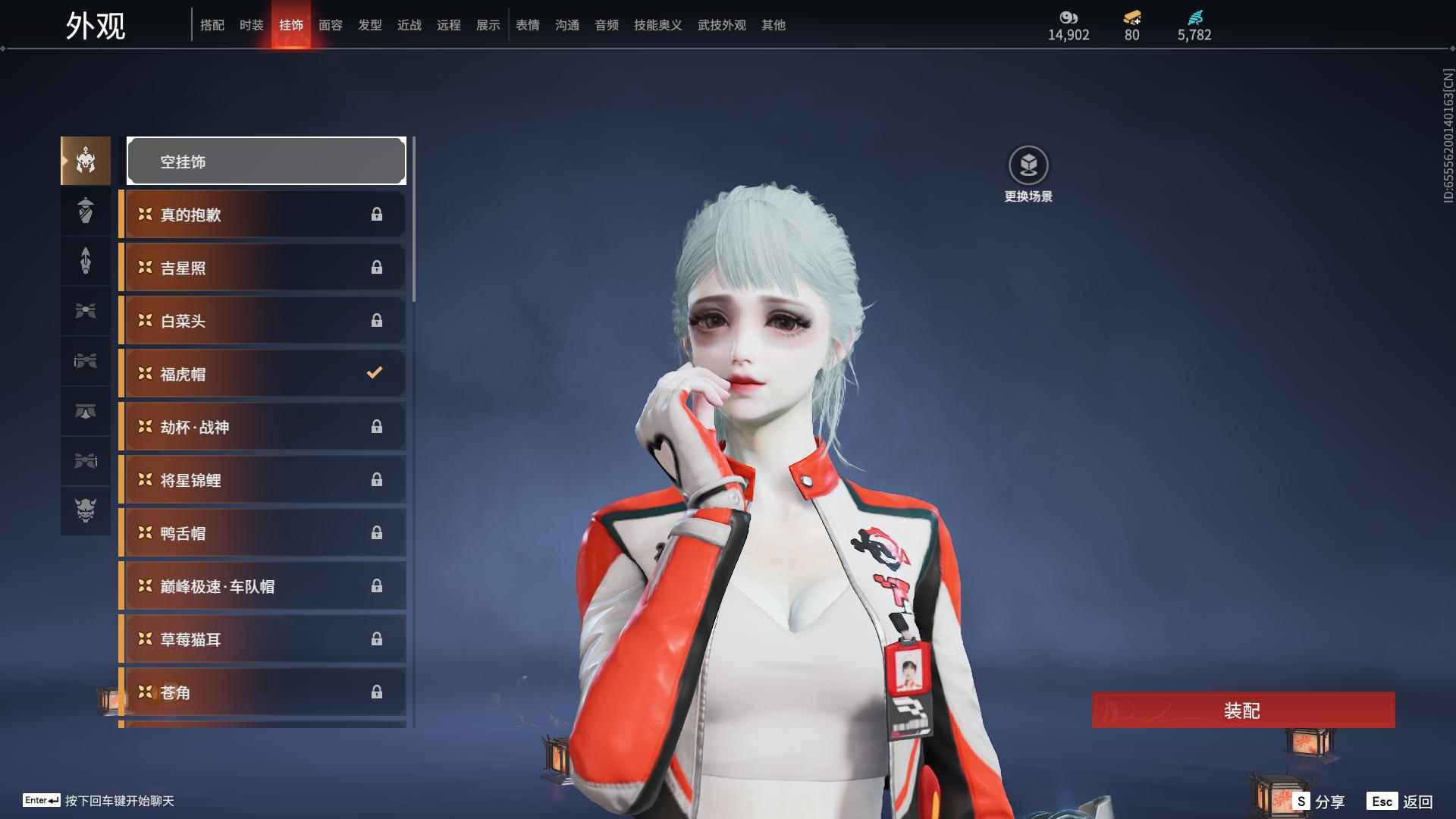
Task: Choose the 空挂饰 empty accessory entry
Action: coord(266,161)
